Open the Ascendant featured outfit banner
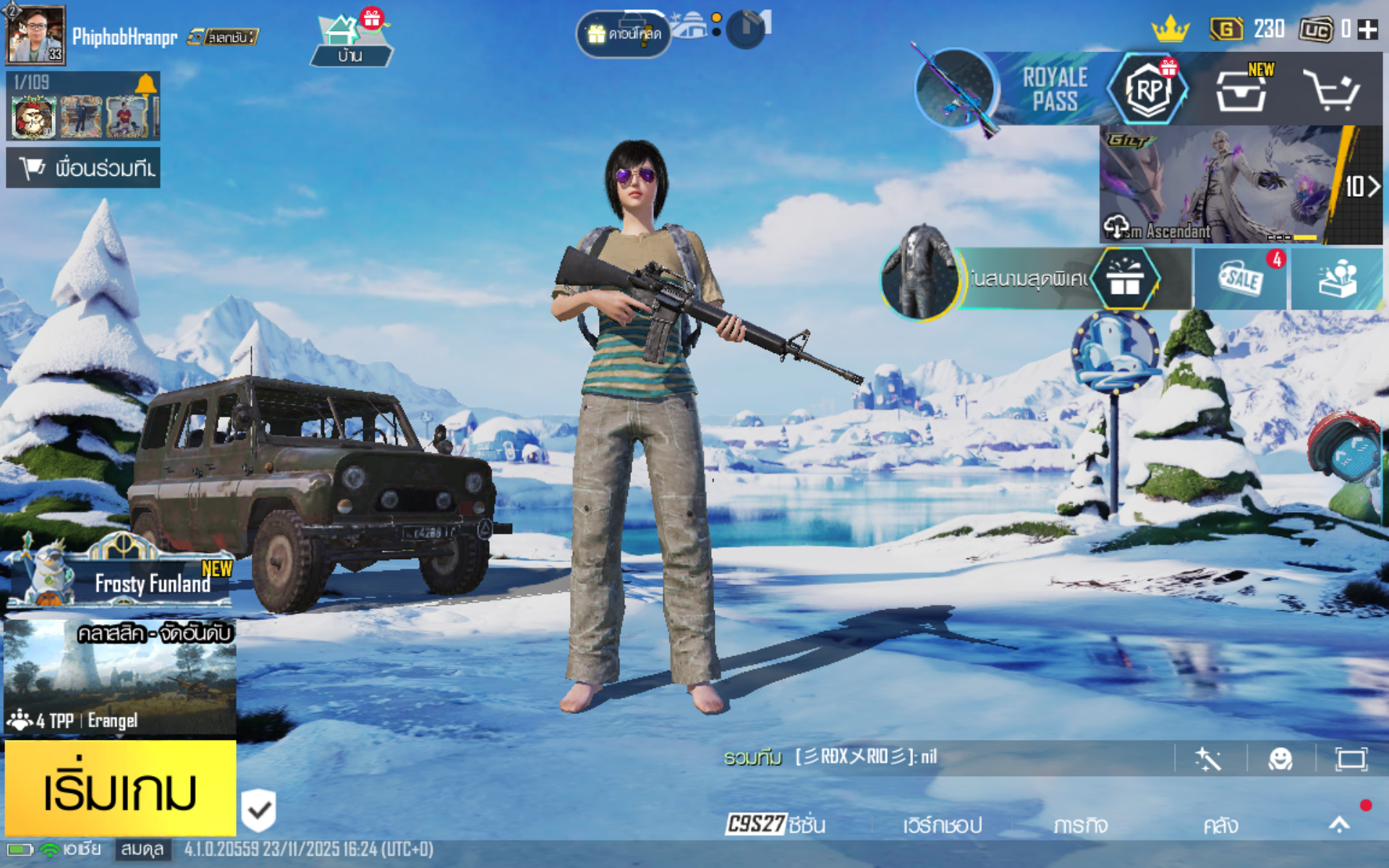1389x868 pixels. click(1223, 184)
